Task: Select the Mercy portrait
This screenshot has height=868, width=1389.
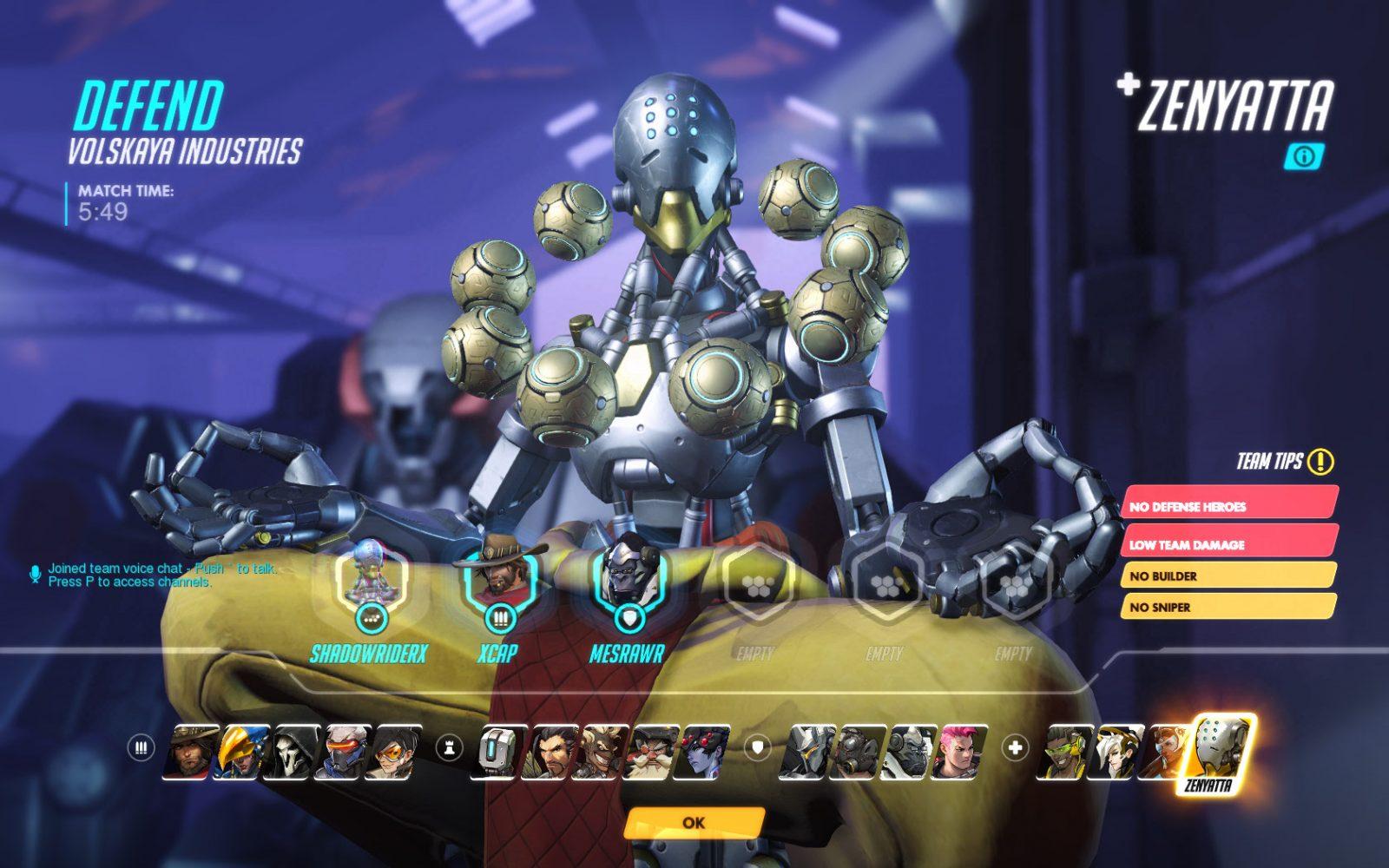Action: click(x=1116, y=752)
